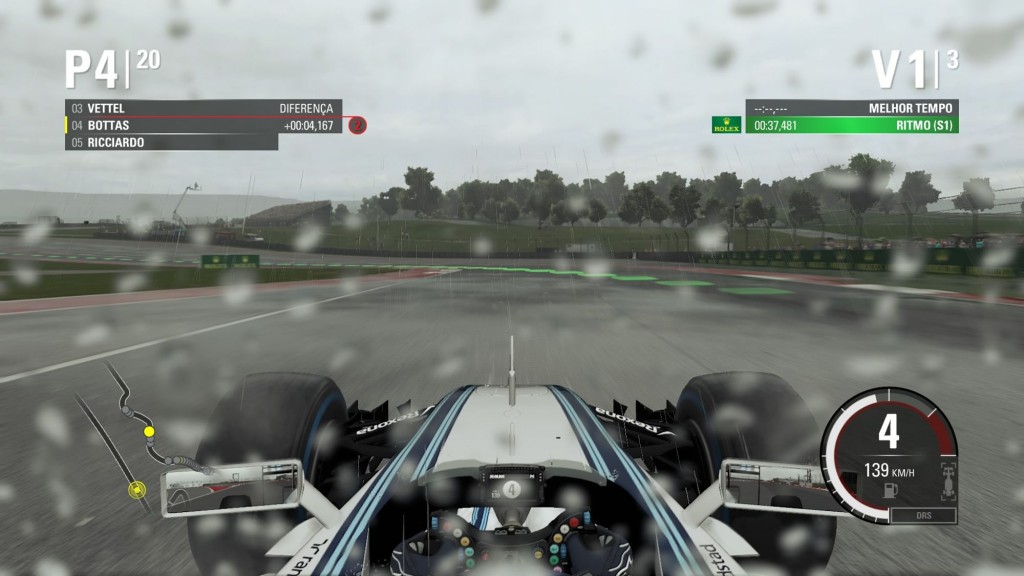Click the fuel pump icon
This screenshot has height=576, width=1024.
[x=889, y=489]
